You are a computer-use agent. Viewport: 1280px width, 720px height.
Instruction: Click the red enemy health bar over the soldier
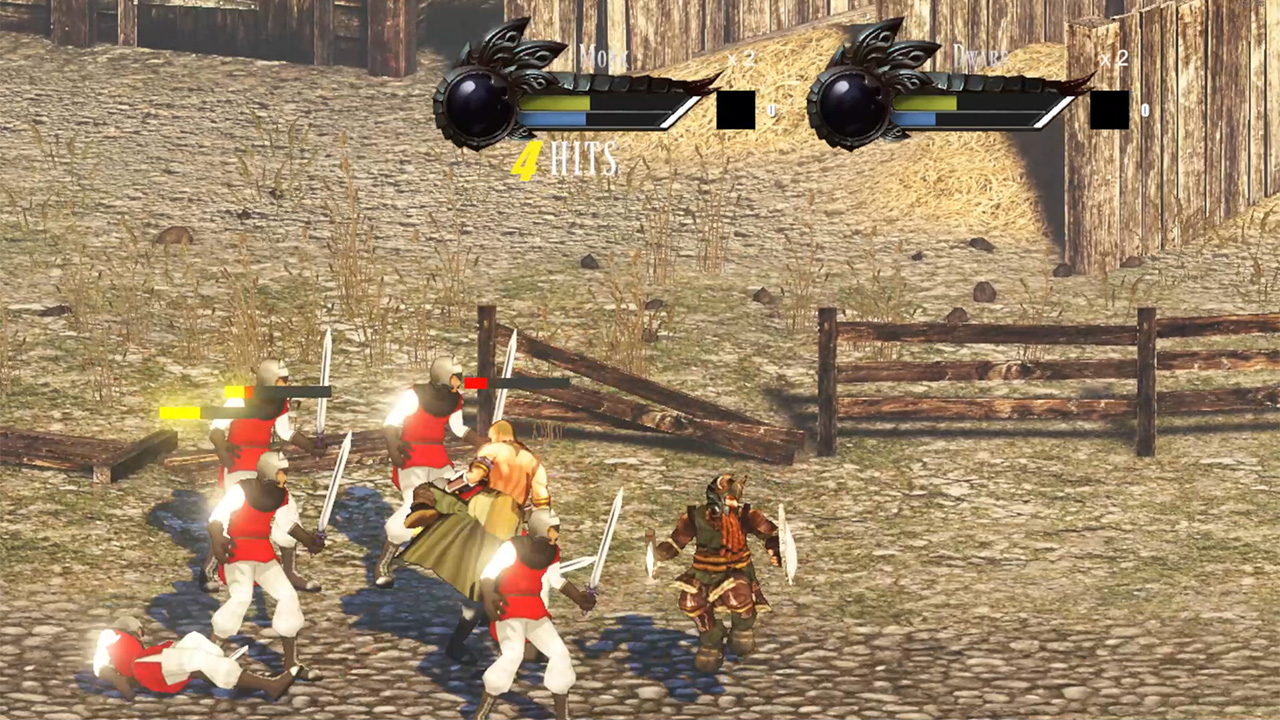[x=475, y=383]
